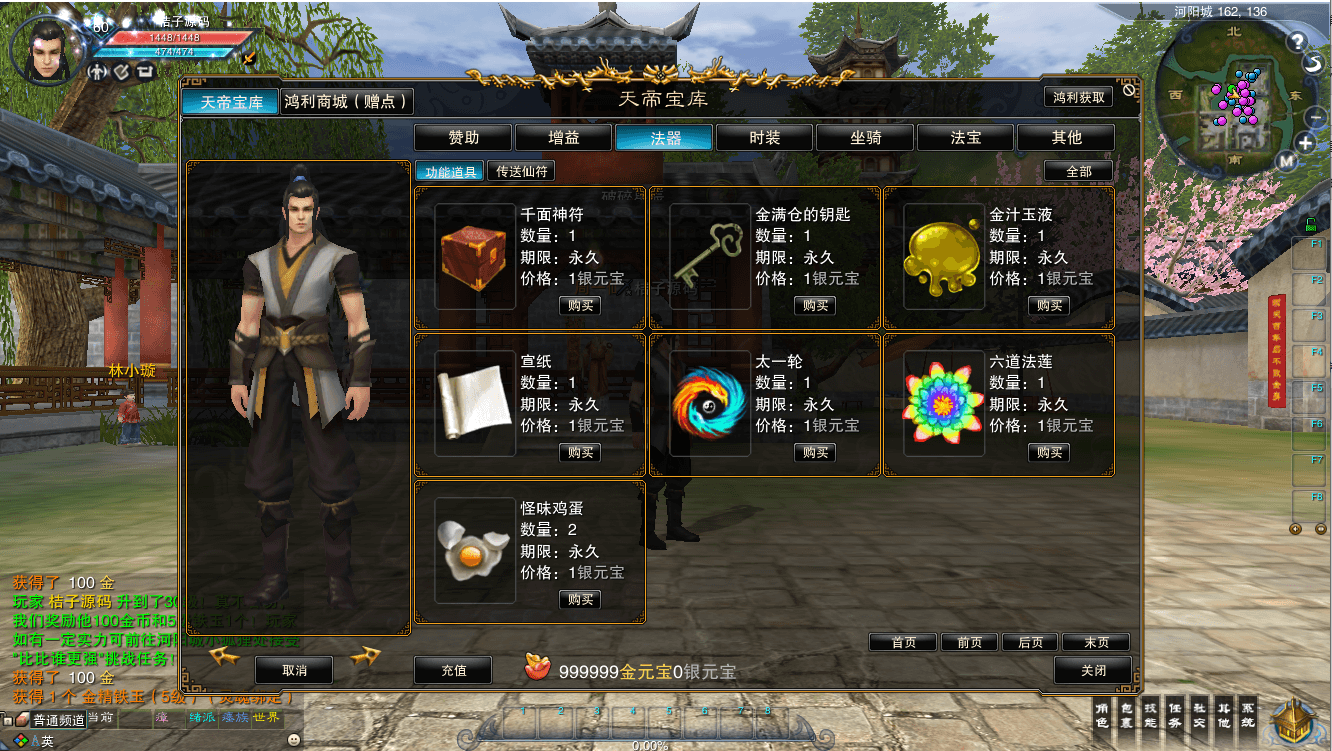Image resolution: width=1332 pixels, height=751 pixels.
Task: Show the 时装 fashion category
Action: click(x=765, y=138)
